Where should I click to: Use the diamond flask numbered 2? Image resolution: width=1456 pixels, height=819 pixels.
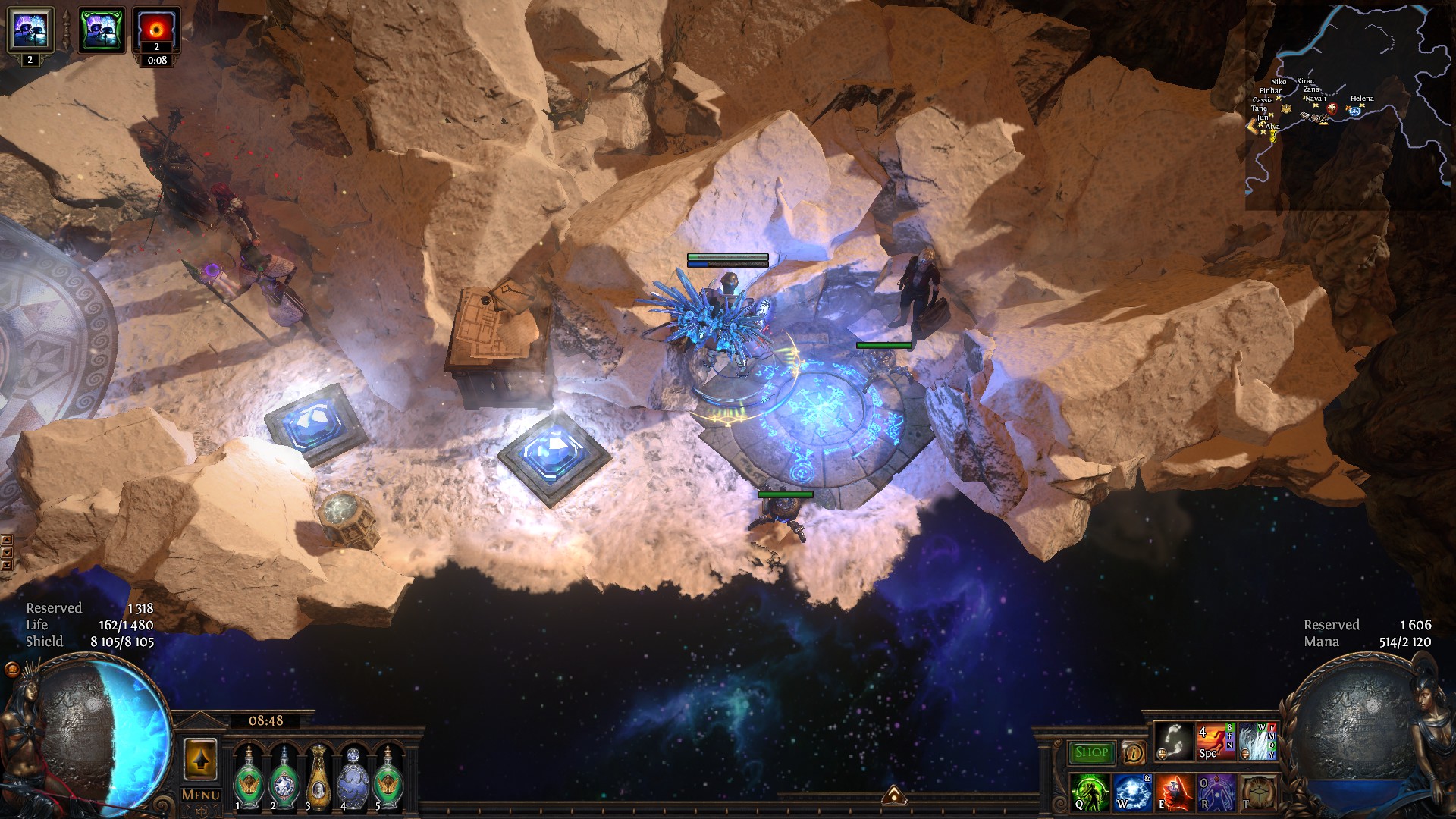point(284,778)
